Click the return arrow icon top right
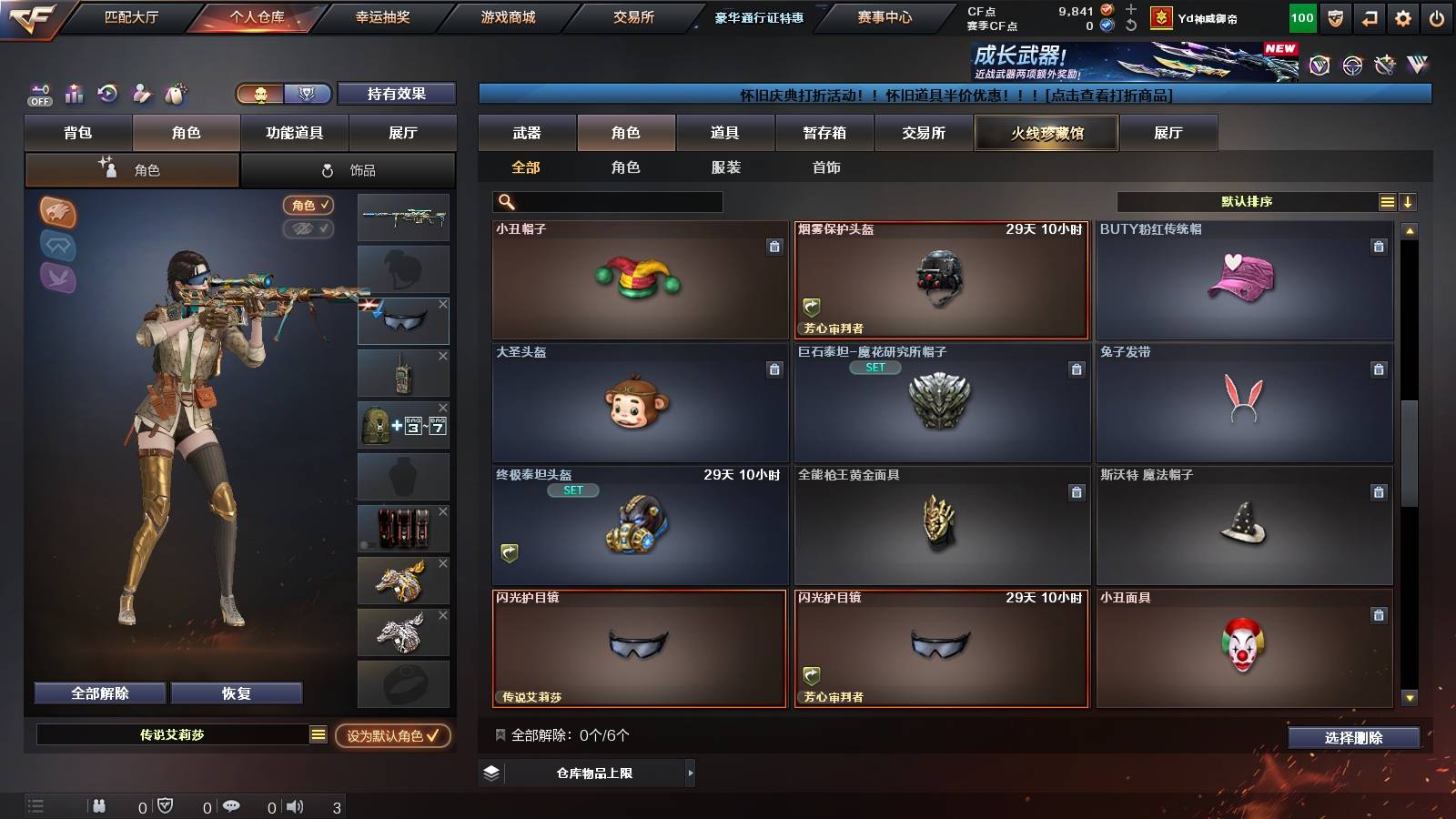Image resolution: width=1456 pixels, height=819 pixels. tap(1369, 16)
